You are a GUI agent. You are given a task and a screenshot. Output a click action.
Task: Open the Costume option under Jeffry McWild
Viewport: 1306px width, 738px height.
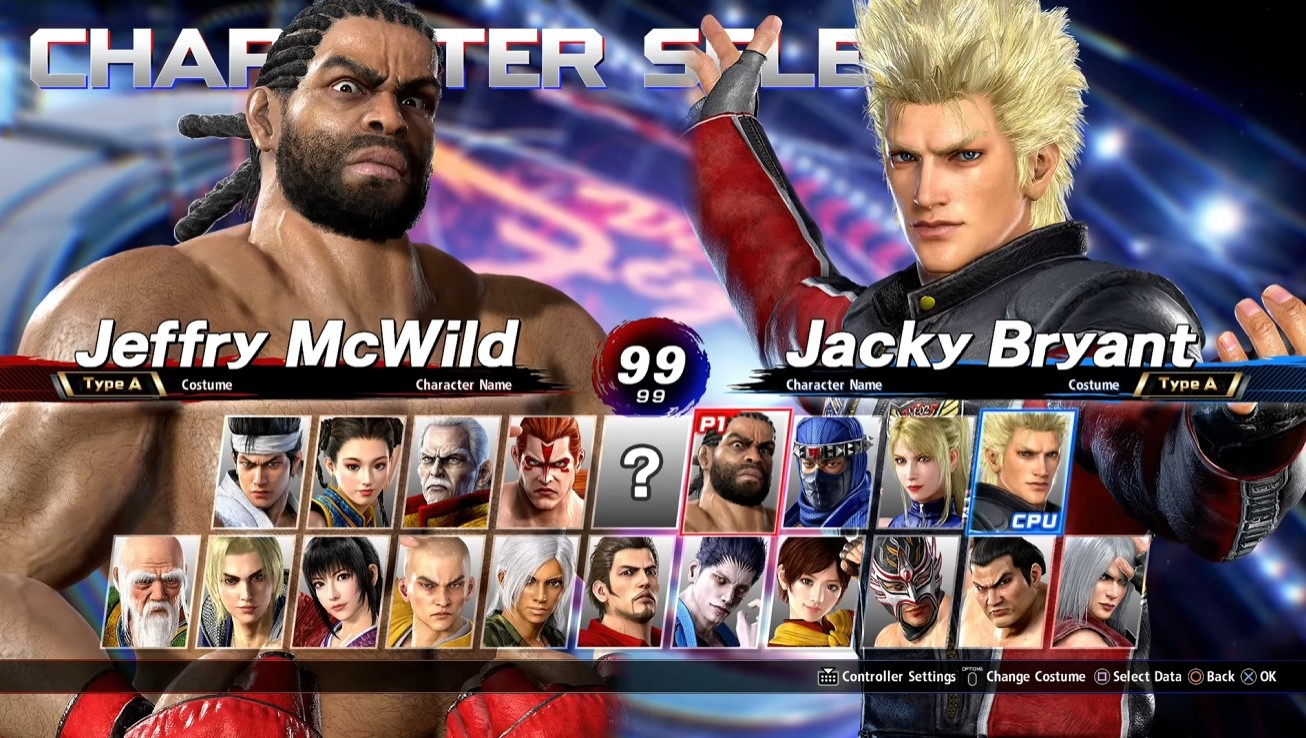click(x=206, y=384)
